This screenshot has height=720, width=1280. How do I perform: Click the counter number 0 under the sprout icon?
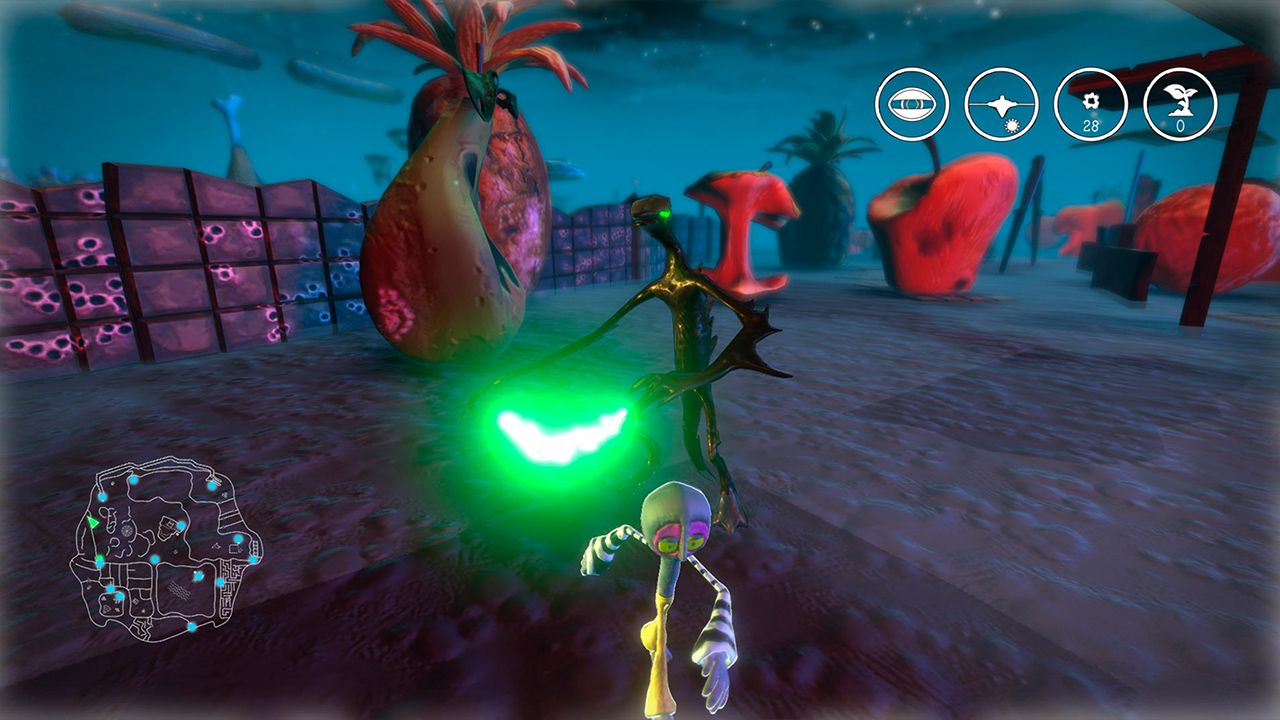pyautogui.click(x=1180, y=125)
